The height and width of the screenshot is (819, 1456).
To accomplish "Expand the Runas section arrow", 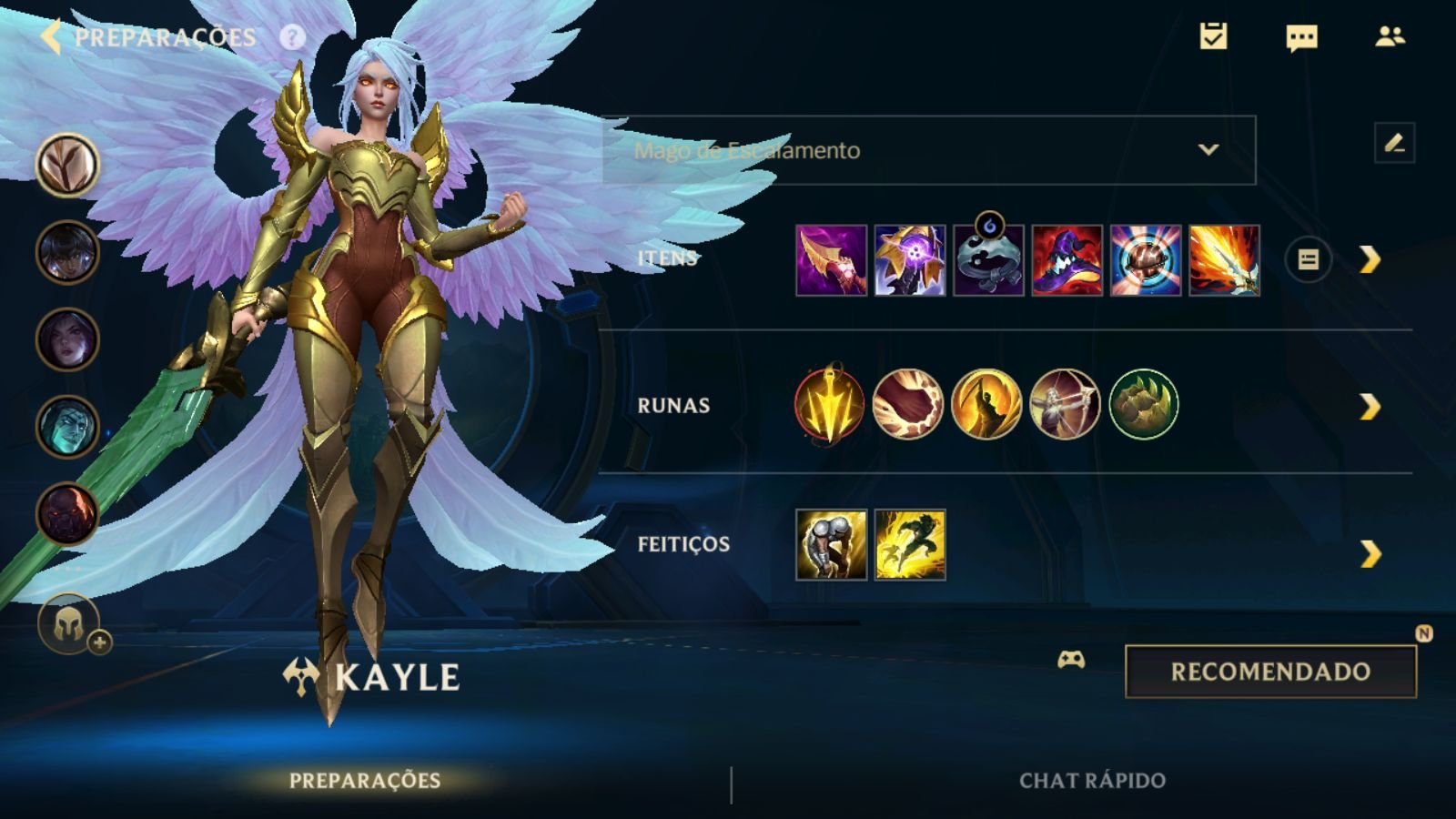I will click(x=1370, y=406).
